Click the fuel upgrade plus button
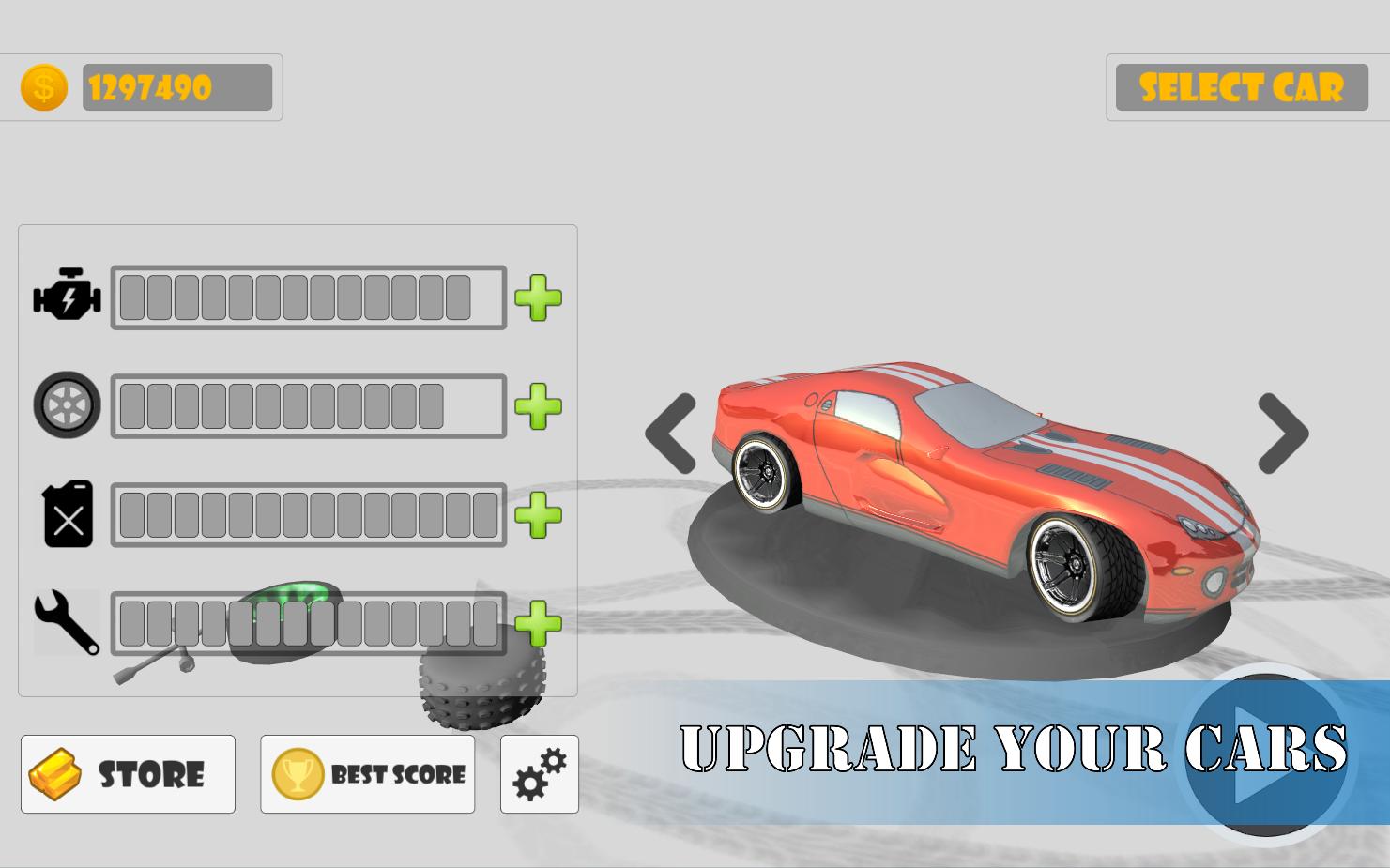 [537, 513]
